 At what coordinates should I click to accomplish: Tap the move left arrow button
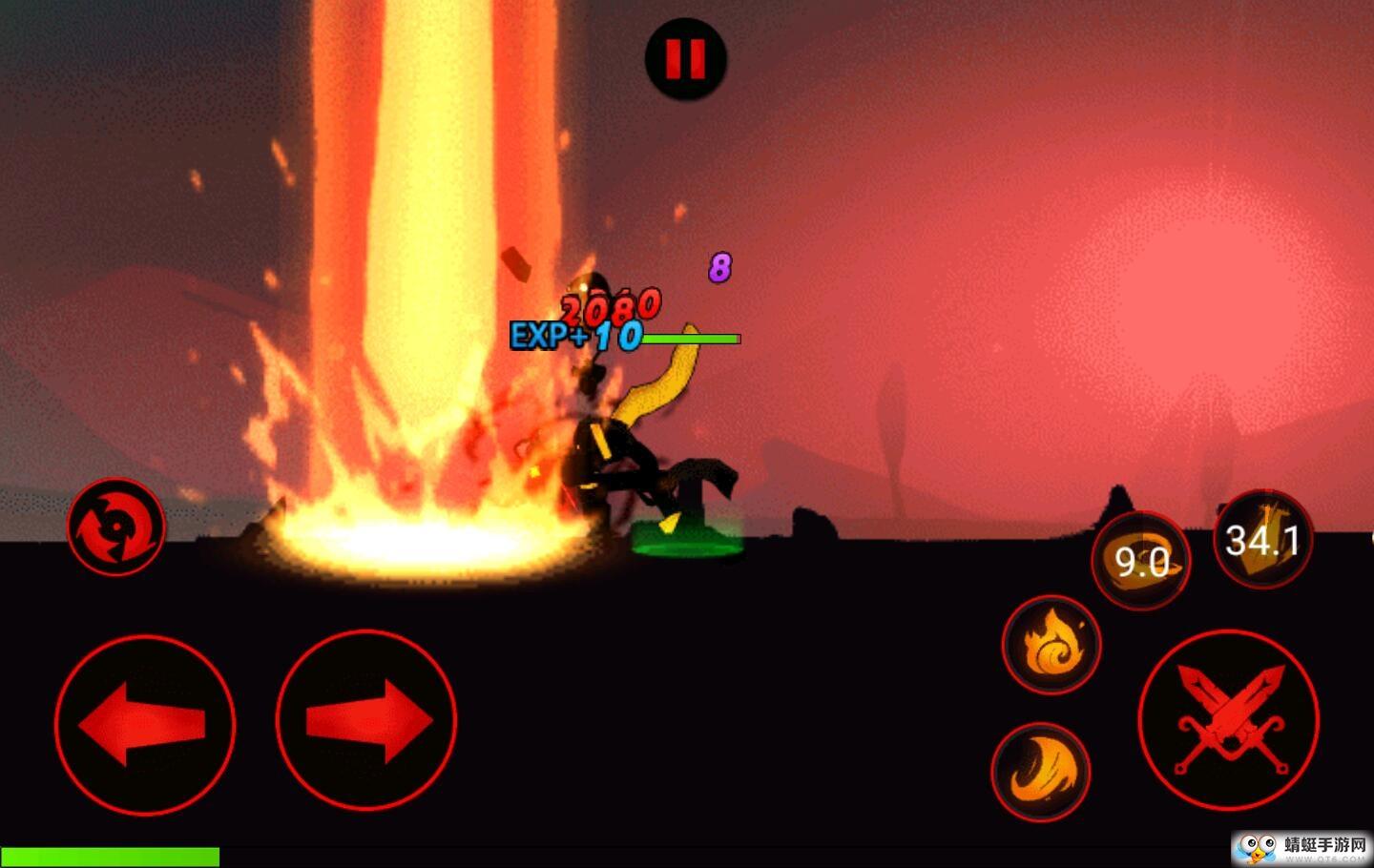click(145, 724)
